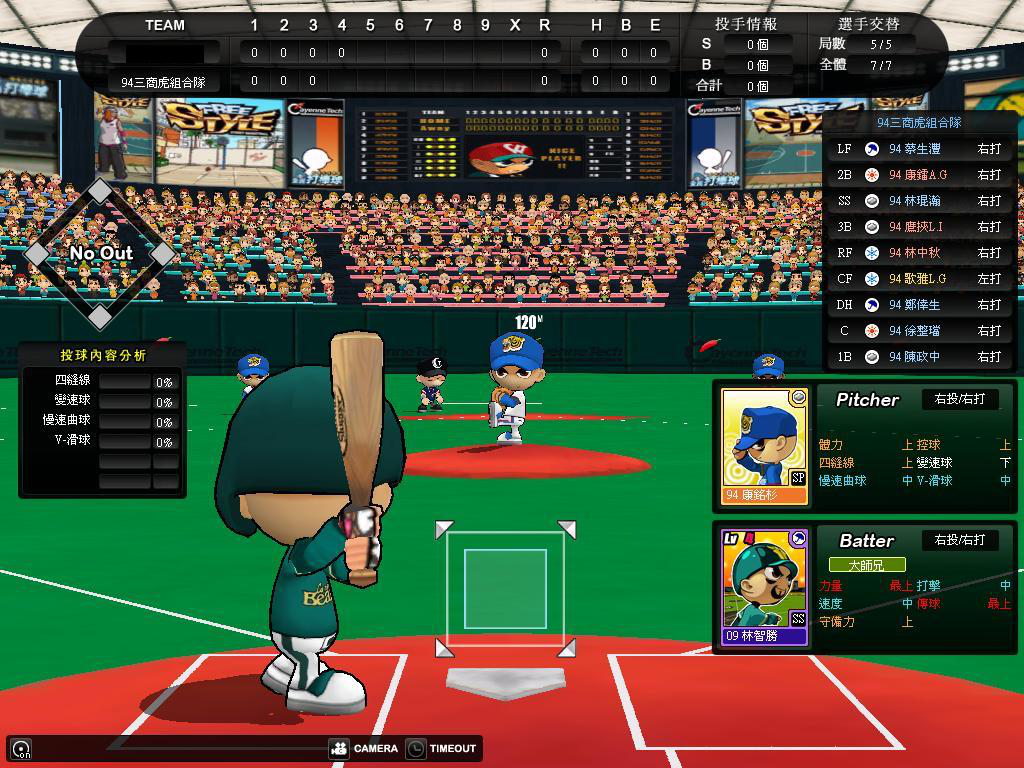The image size is (1024, 768).
Task: Pick 1B 陳政中 from the lineup
Action: point(919,356)
